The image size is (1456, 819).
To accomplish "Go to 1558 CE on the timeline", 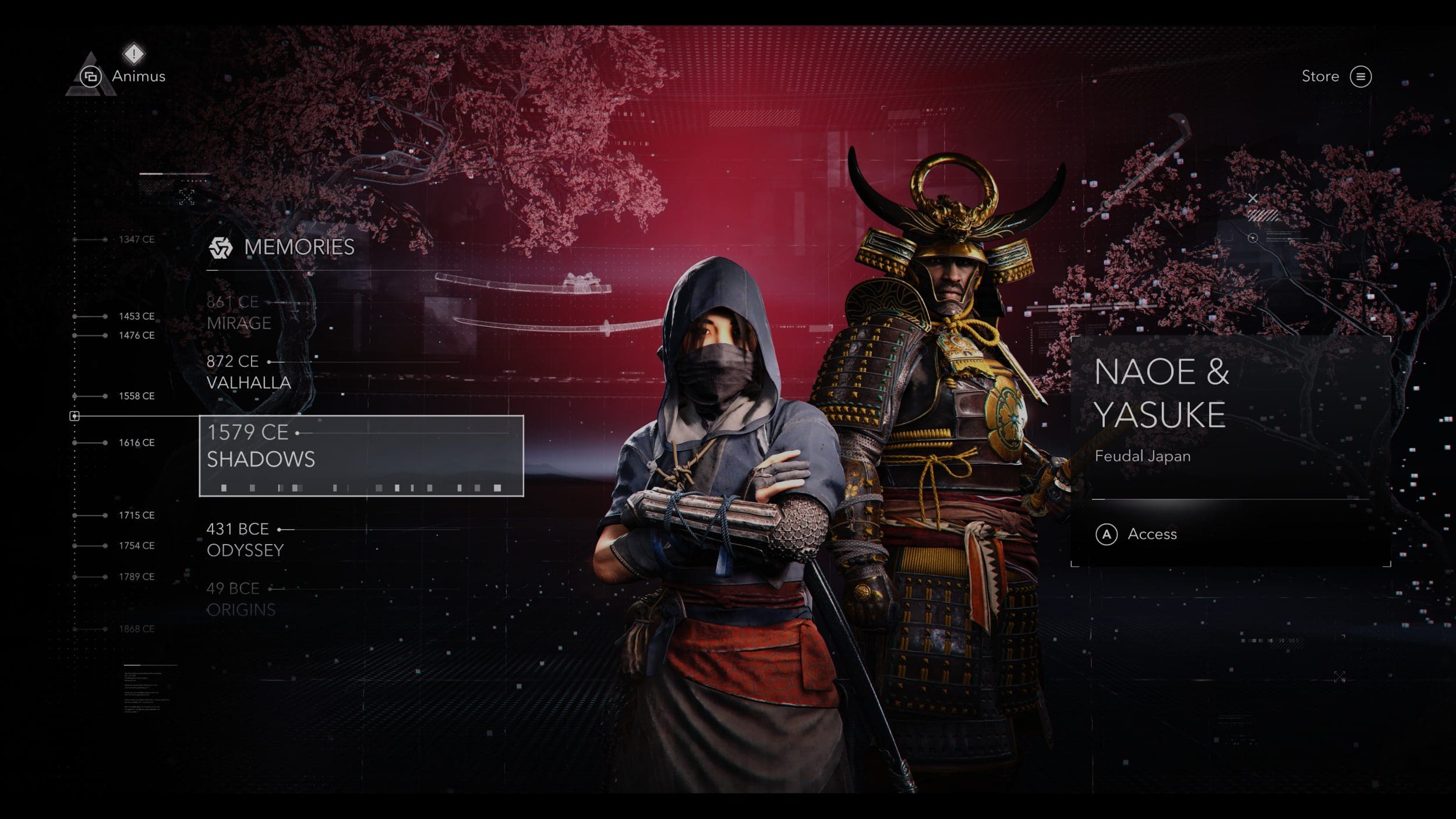I will 136,396.
